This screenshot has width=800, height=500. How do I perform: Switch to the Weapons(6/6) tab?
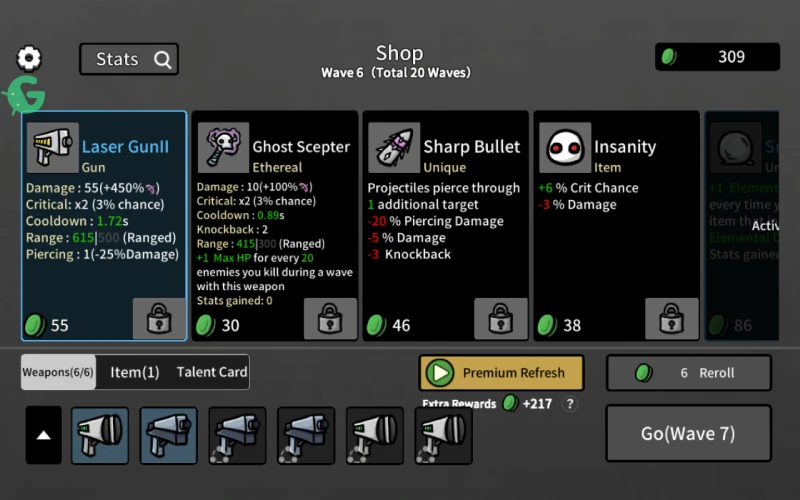[x=59, y=372]
